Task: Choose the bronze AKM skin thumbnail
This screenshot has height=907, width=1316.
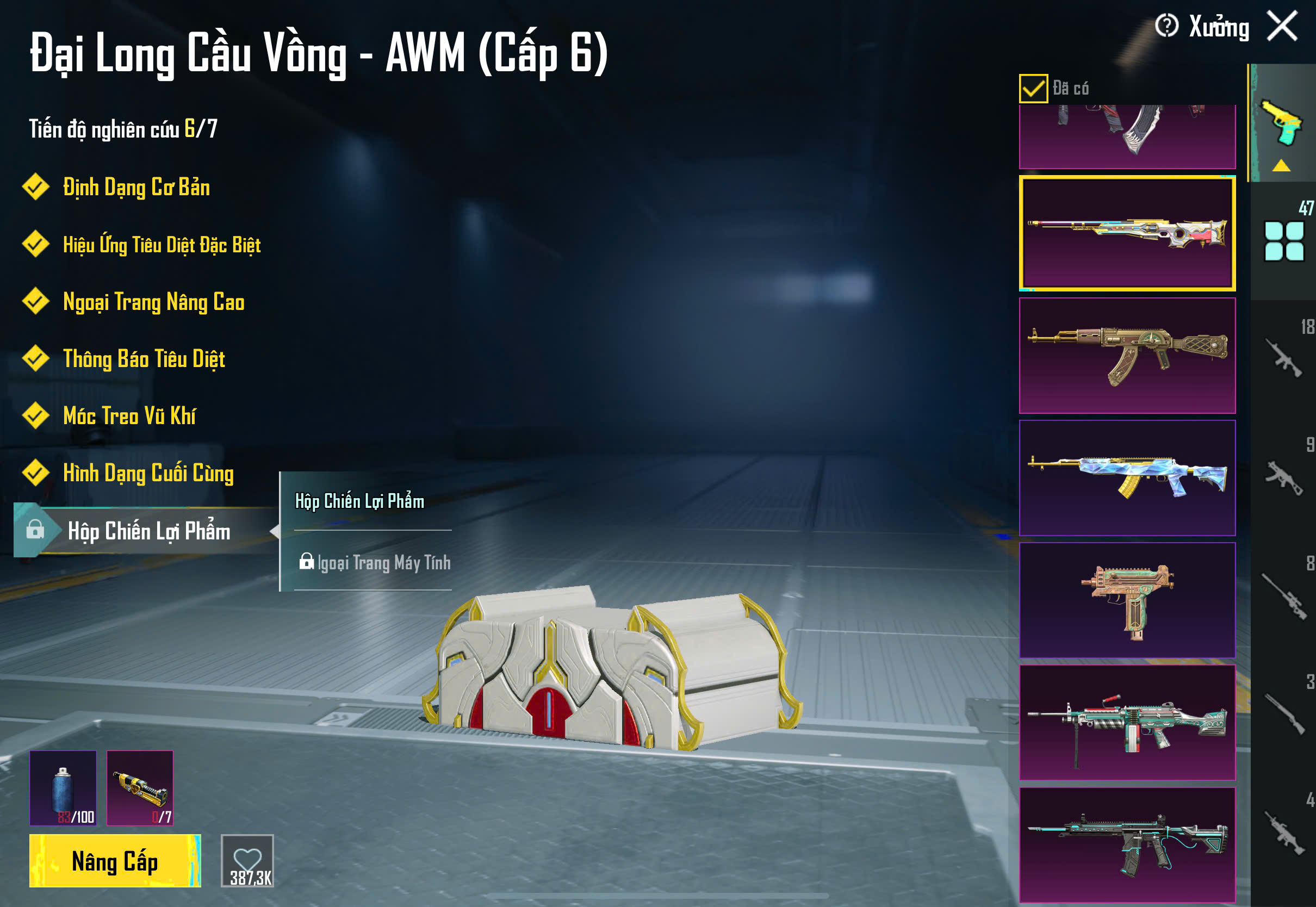Action: click(1127, 356)
